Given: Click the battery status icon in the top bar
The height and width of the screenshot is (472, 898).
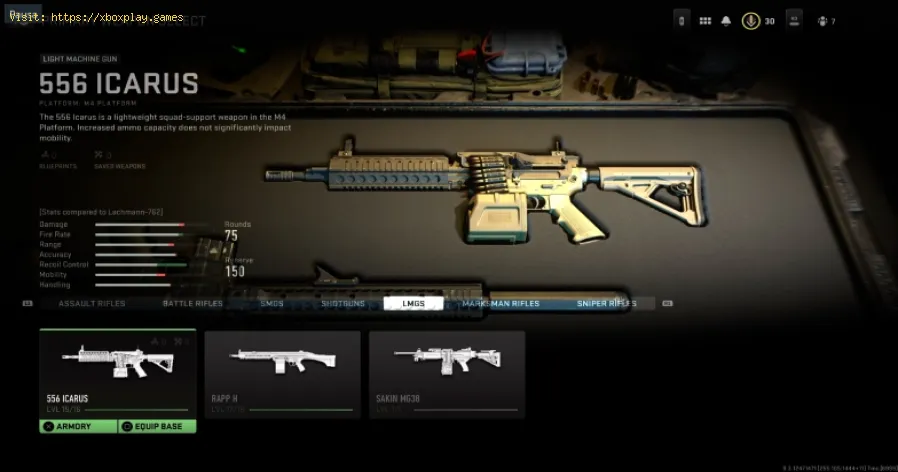Looking at the screenshot, I should 683,20.
